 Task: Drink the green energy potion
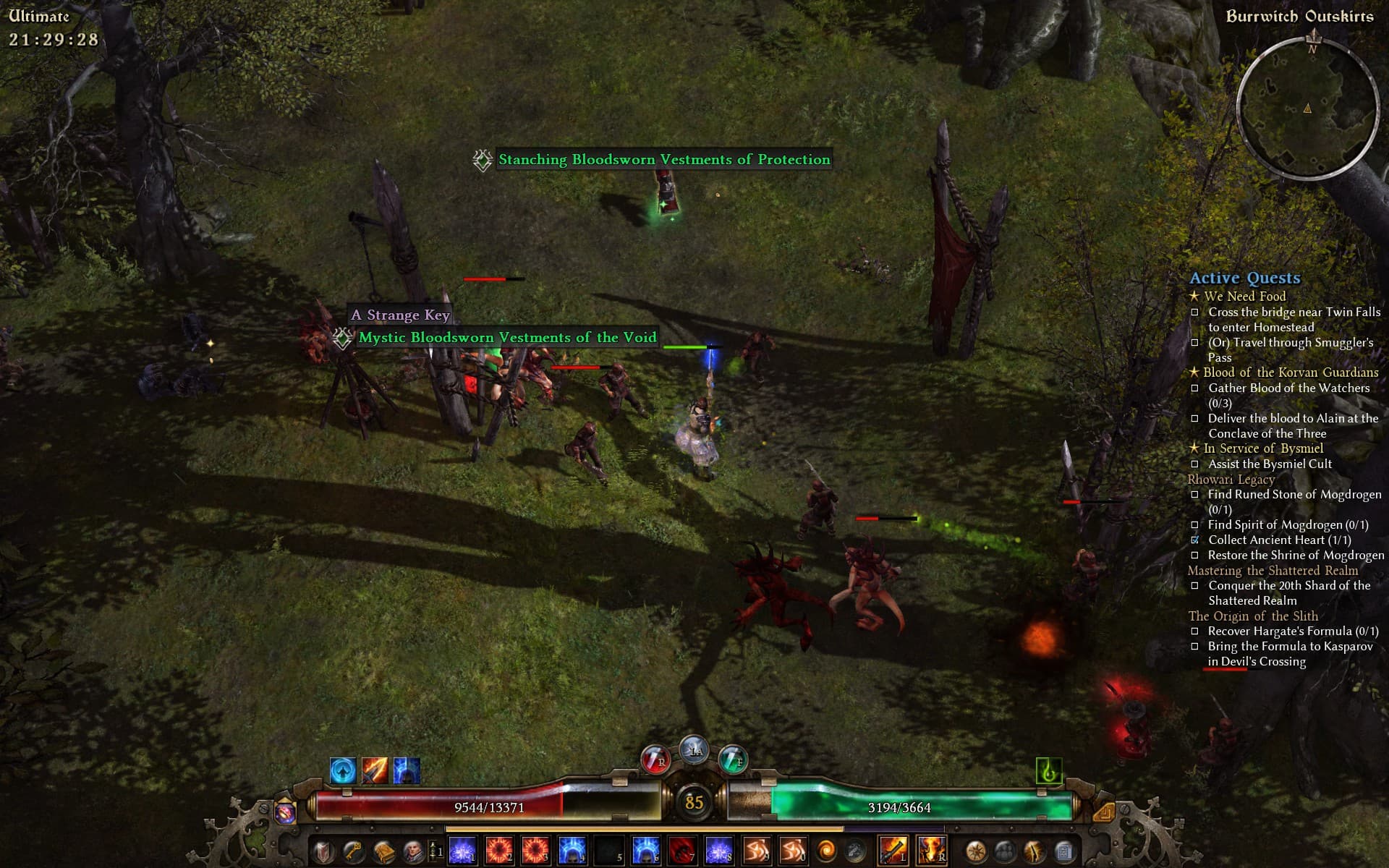click(733, 759)
